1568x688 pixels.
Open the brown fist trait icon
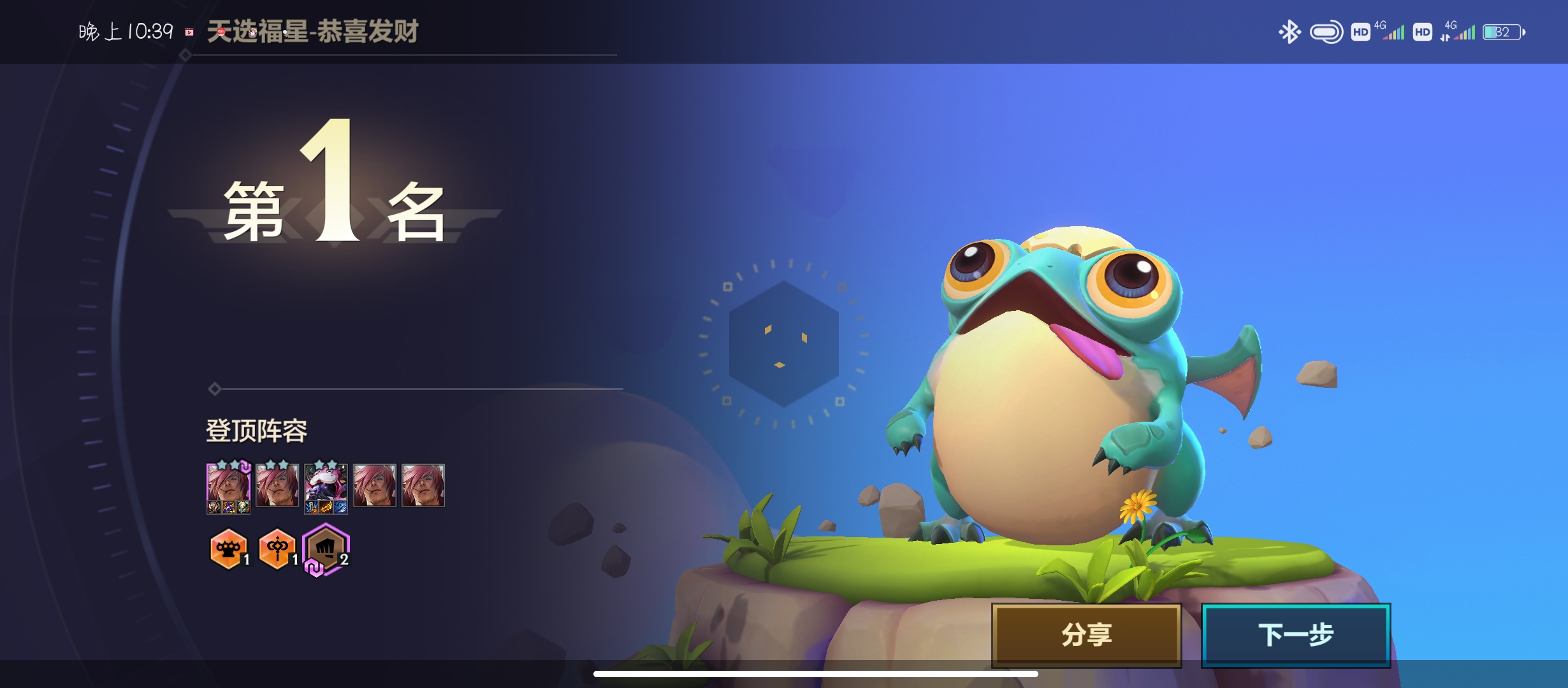click(326, 548)
